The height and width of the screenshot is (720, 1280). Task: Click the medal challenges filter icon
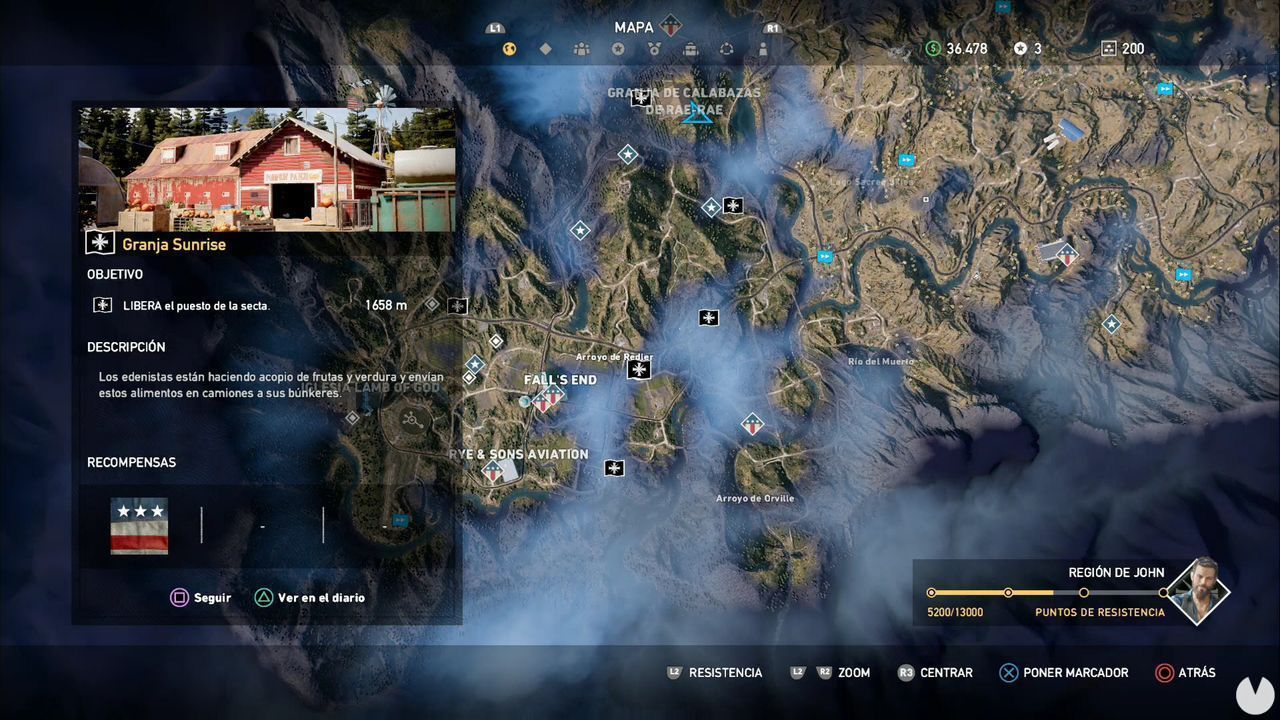pyautogui.click(x=655, y=48)
